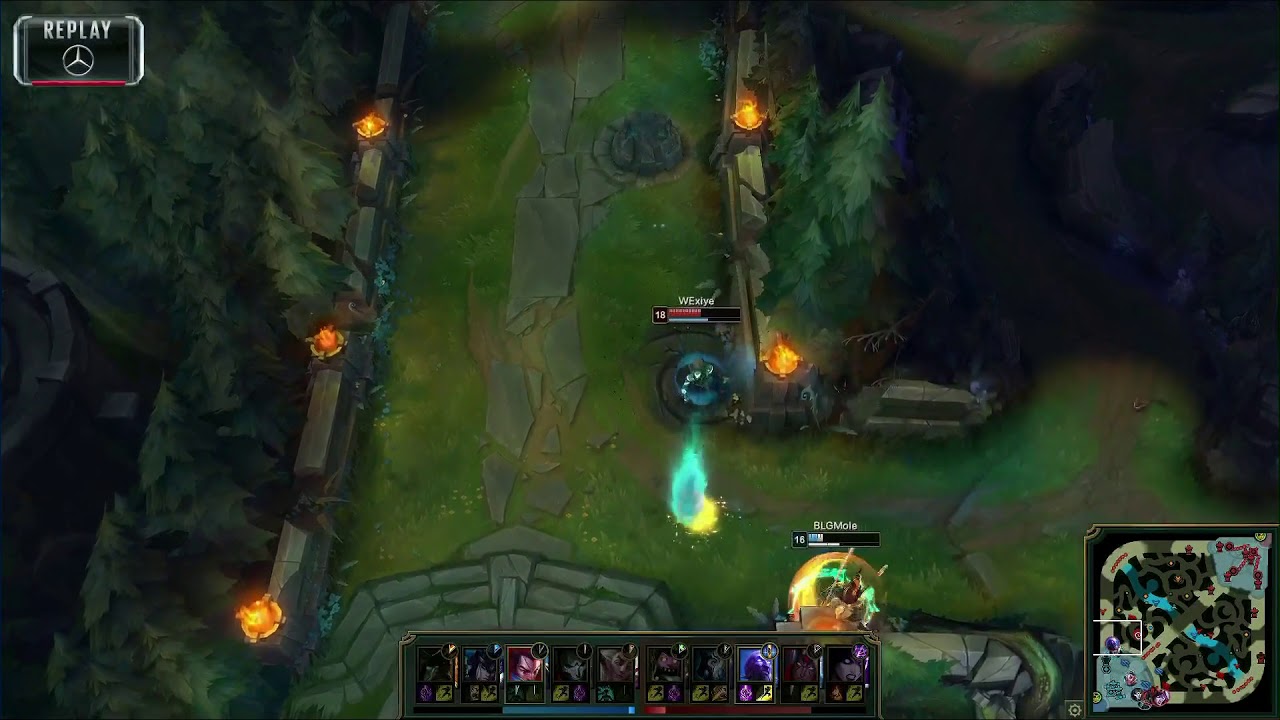Click the Mercedes-Benz logo on the REPLAY badge
1280x720 pixels.
[x=78, y=57]
